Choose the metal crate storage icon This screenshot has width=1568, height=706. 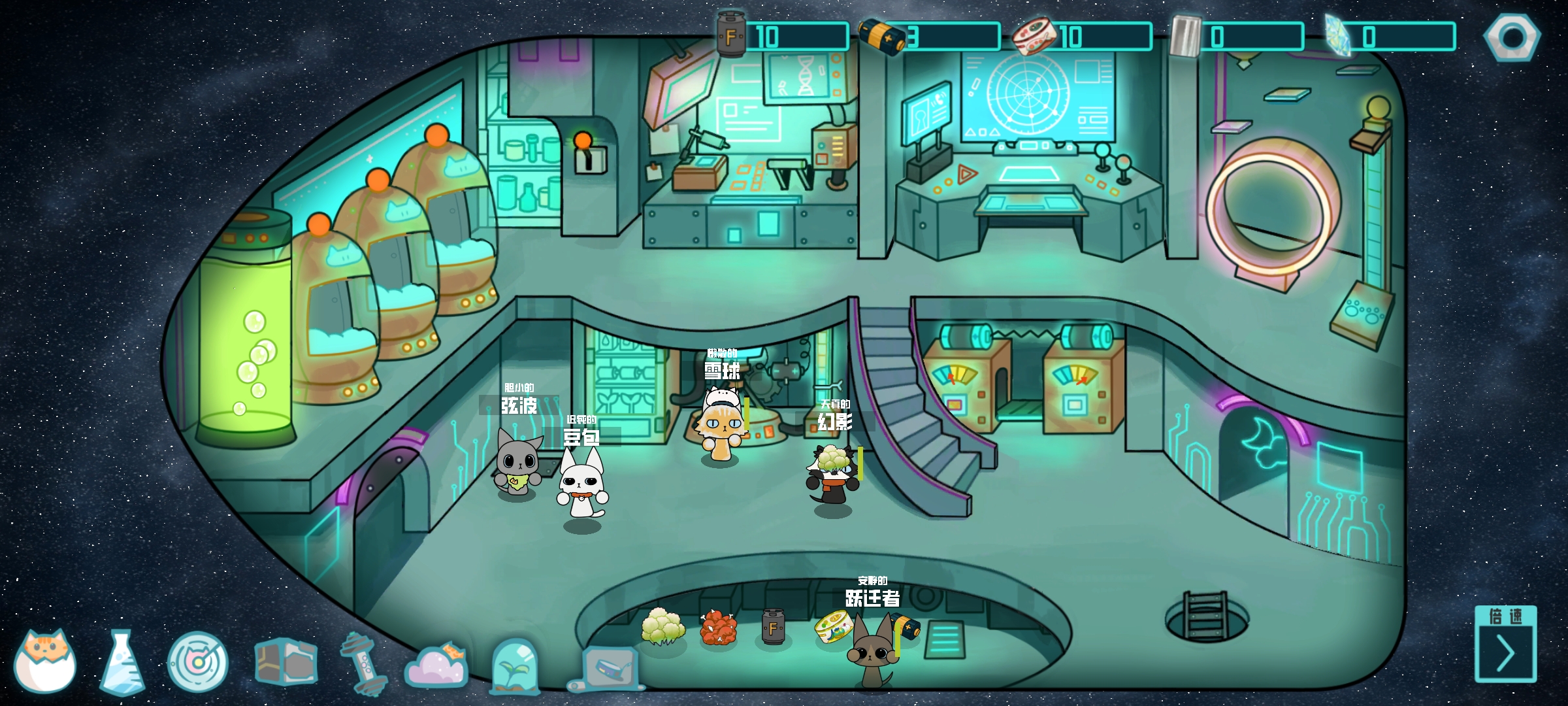pos(286,662)
